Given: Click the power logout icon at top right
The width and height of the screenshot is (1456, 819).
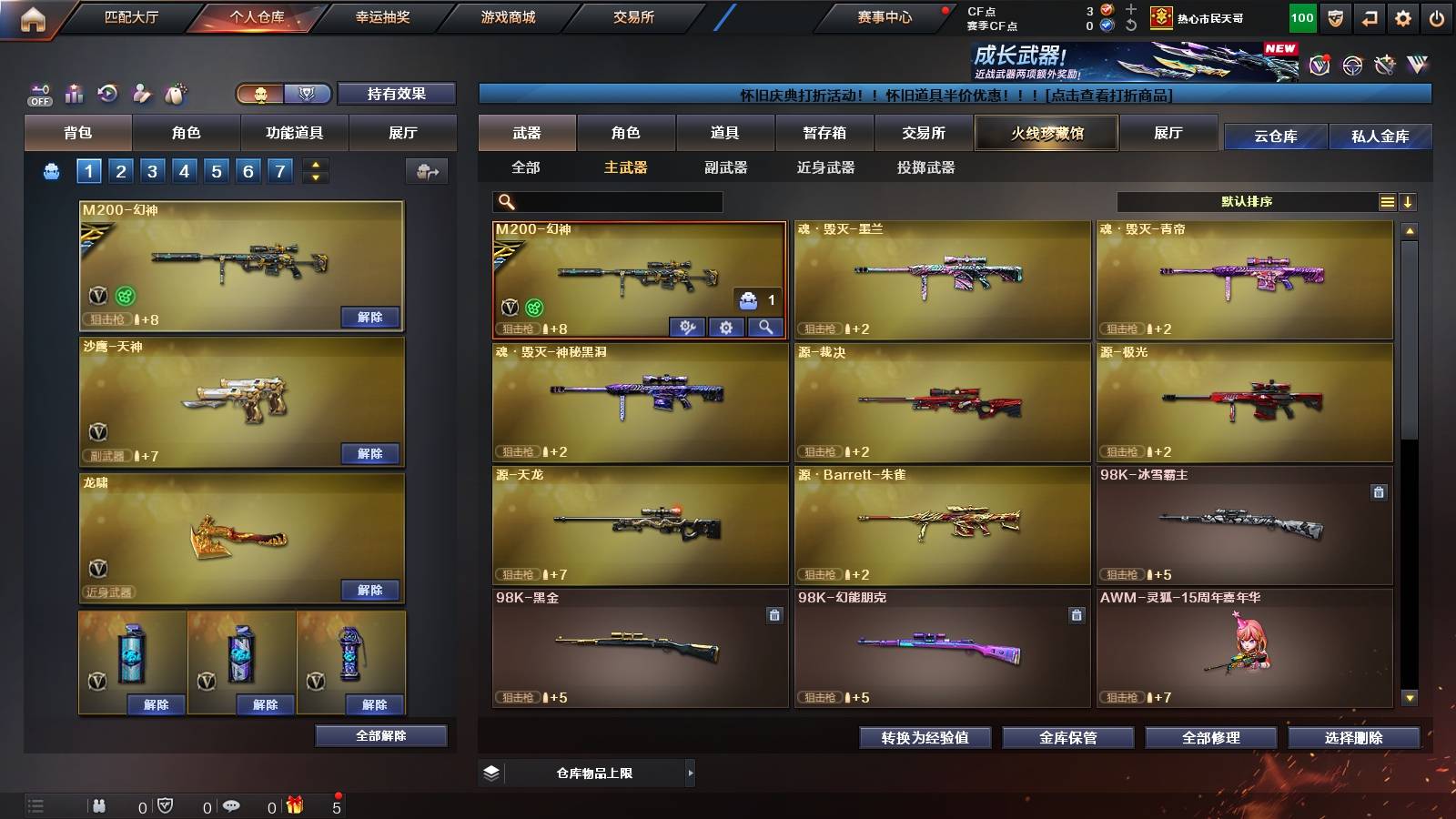Looking at the screenshot, I should coord(1436,16).
